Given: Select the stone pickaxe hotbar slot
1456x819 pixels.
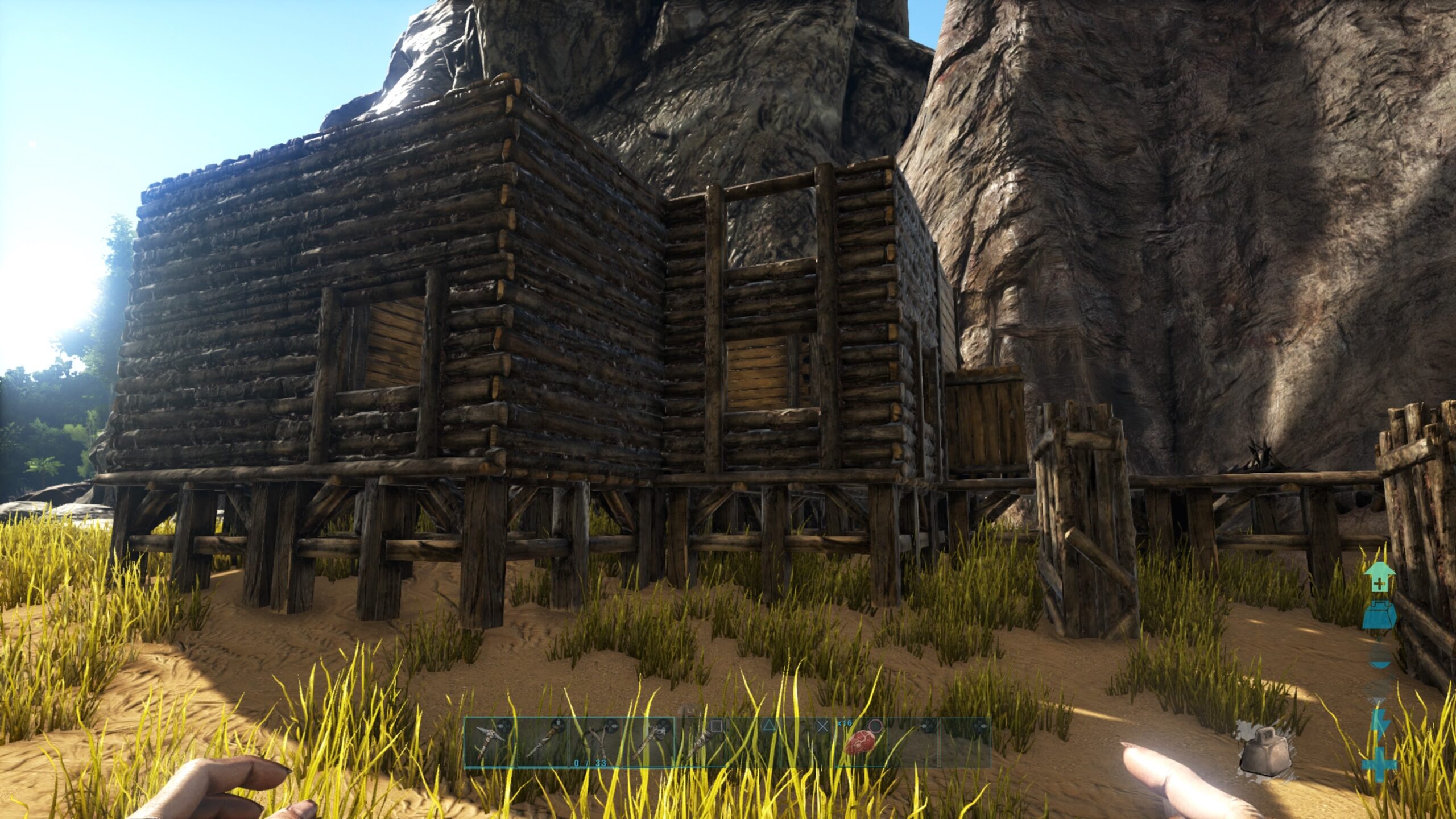Looking at the screenshot, I should click(490, 742).
